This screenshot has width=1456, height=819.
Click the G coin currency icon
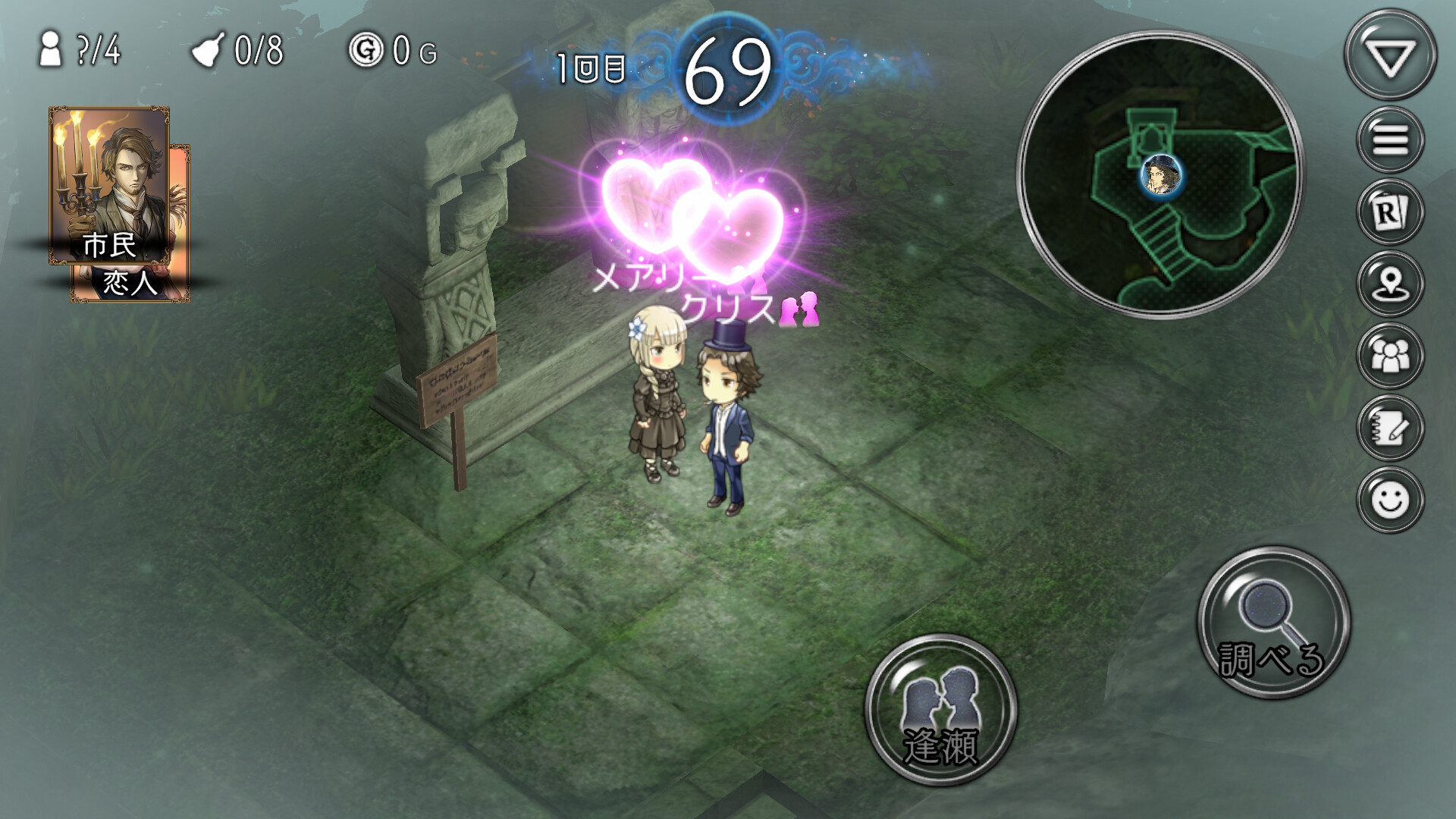tap(366, 49)
